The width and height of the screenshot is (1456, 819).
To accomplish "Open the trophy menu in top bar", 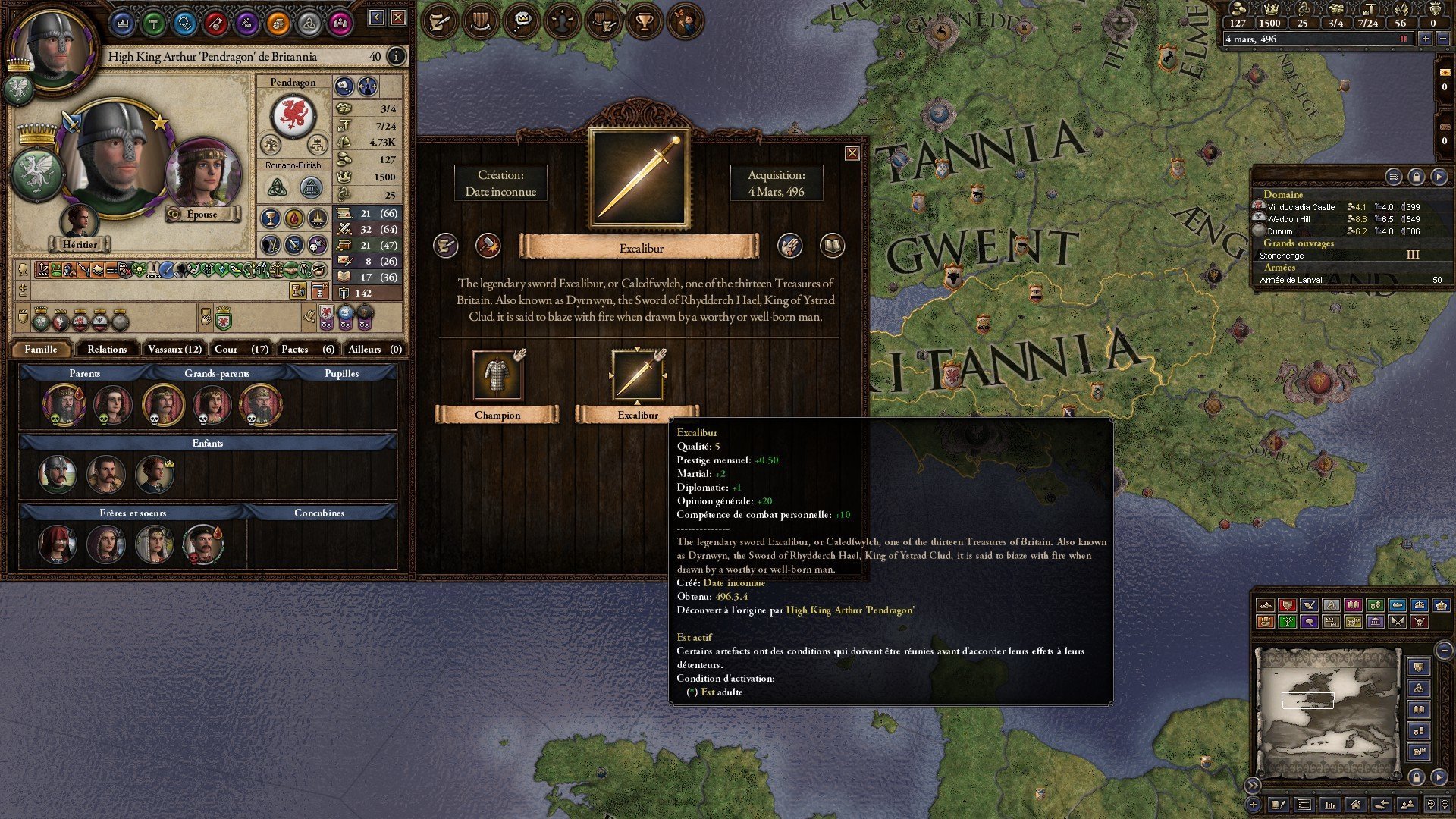I will pyautogui.click(x=645, y=21).
